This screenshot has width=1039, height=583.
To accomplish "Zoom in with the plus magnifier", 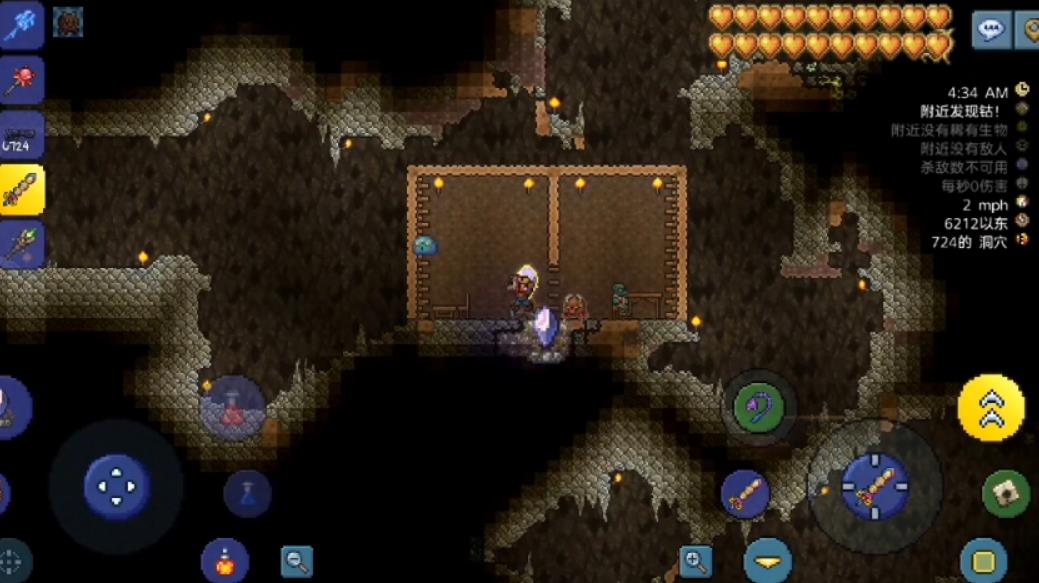I will (x=696, y=561).
